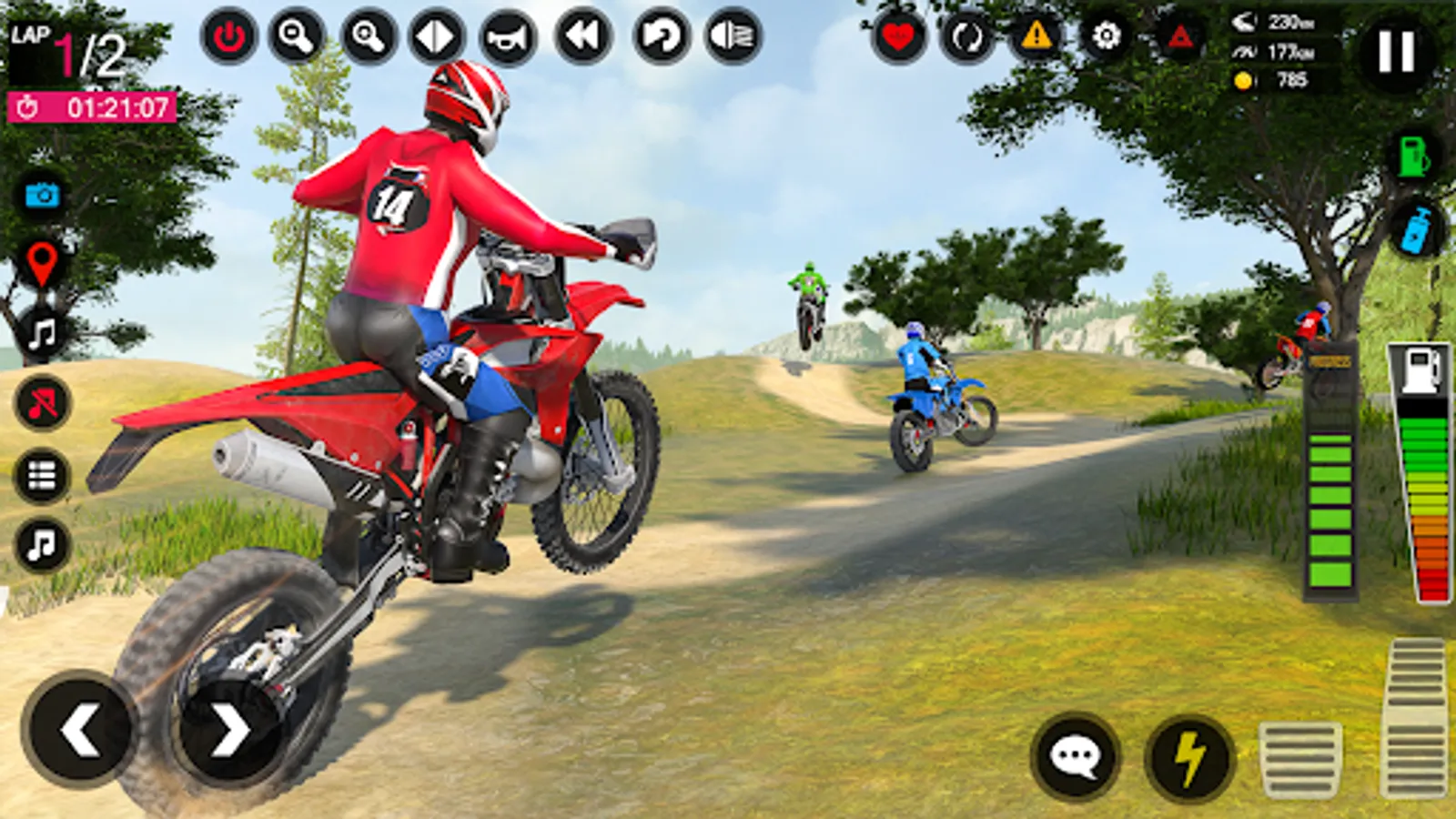1456x819 pixels.
Task: Open the settings gear
Action: pos(1107,36)
